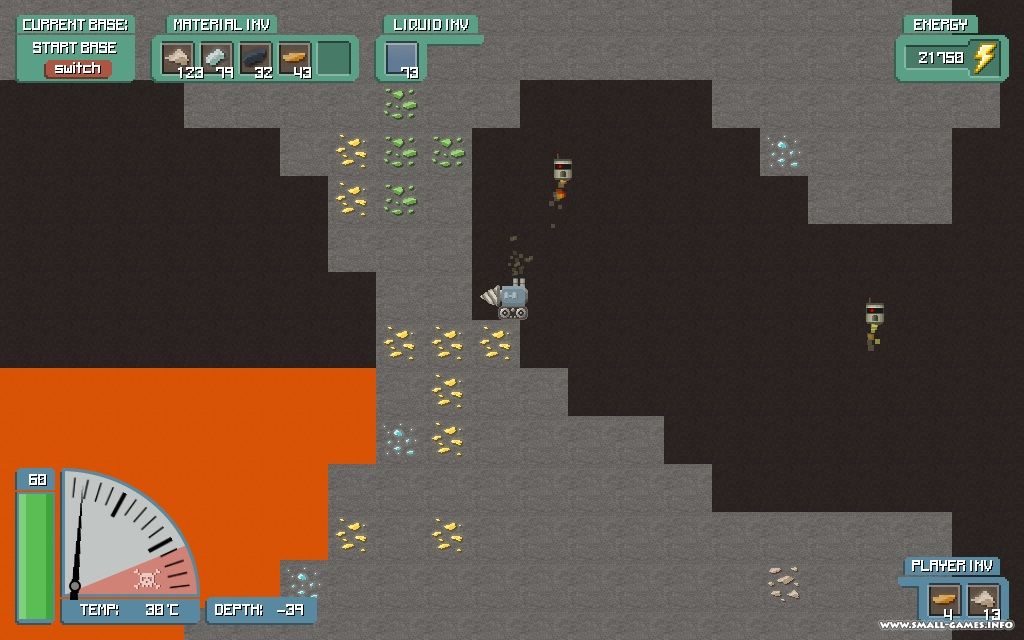Pick the gold ingot in Player Inv
Screen dimensions: 1024x640
pyautogui.click(x=943, y=600)
